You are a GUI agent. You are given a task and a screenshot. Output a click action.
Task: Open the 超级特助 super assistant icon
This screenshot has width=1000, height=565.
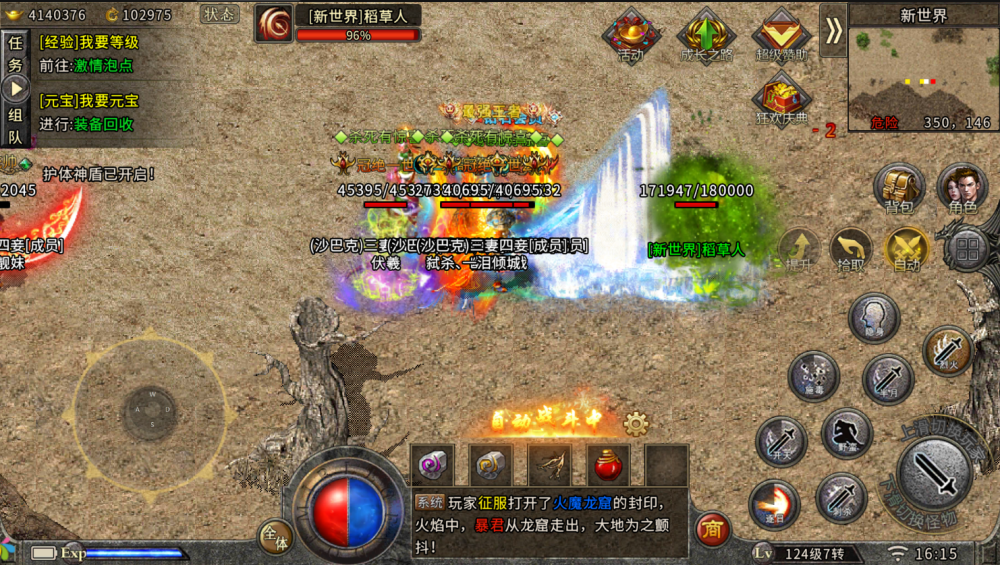pyautogui.click(x=781, y=36)
